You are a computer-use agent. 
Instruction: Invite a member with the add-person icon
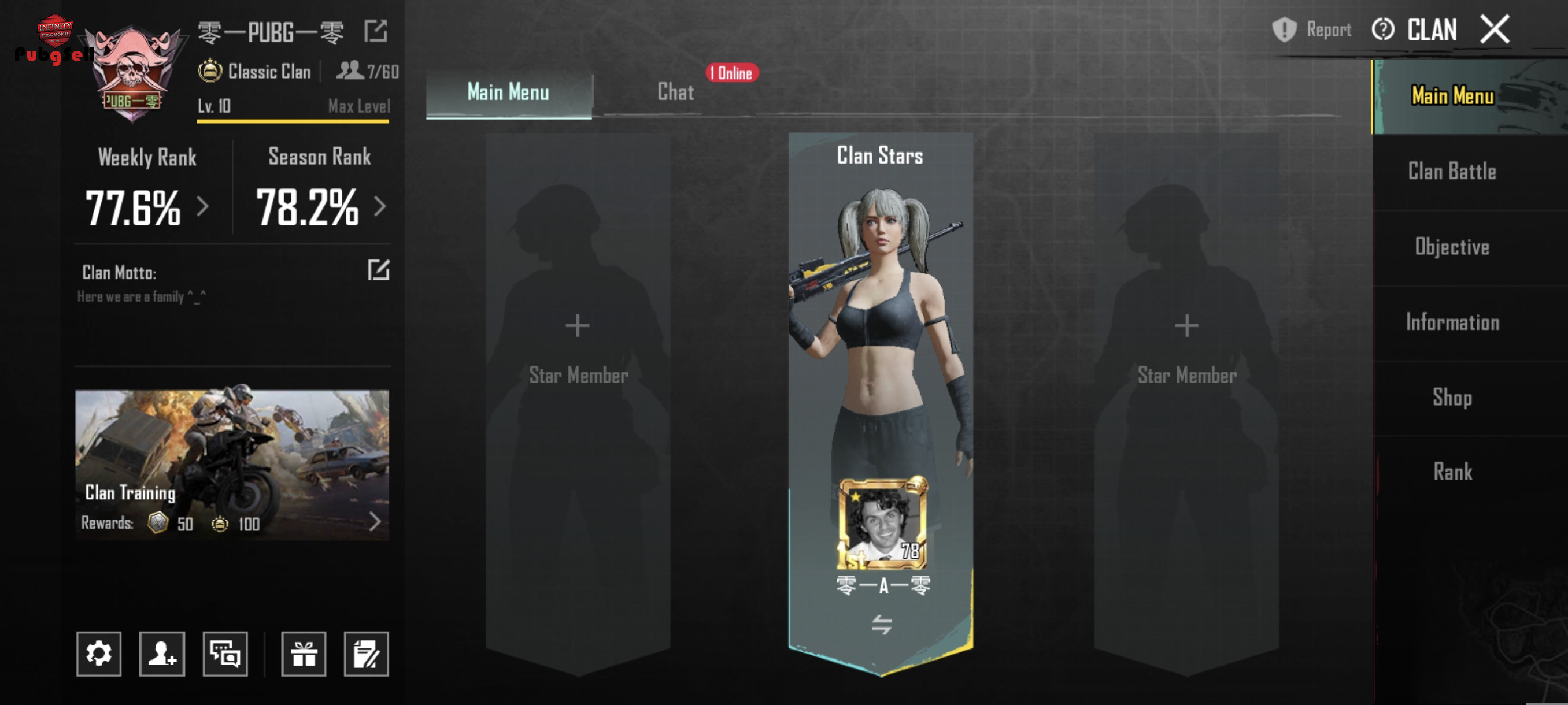coord(162,654)
